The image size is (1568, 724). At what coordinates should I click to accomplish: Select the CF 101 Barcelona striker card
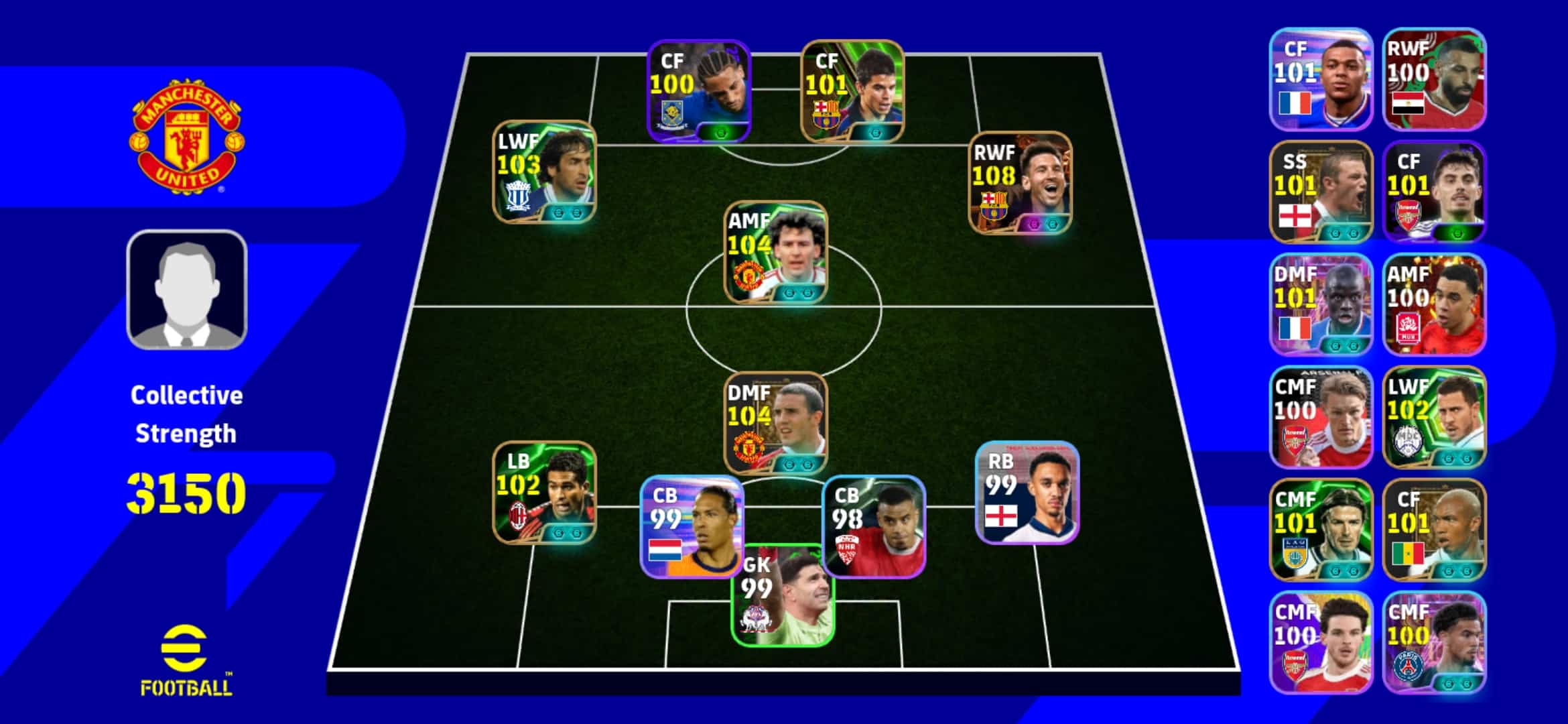[x=852, y=91]
